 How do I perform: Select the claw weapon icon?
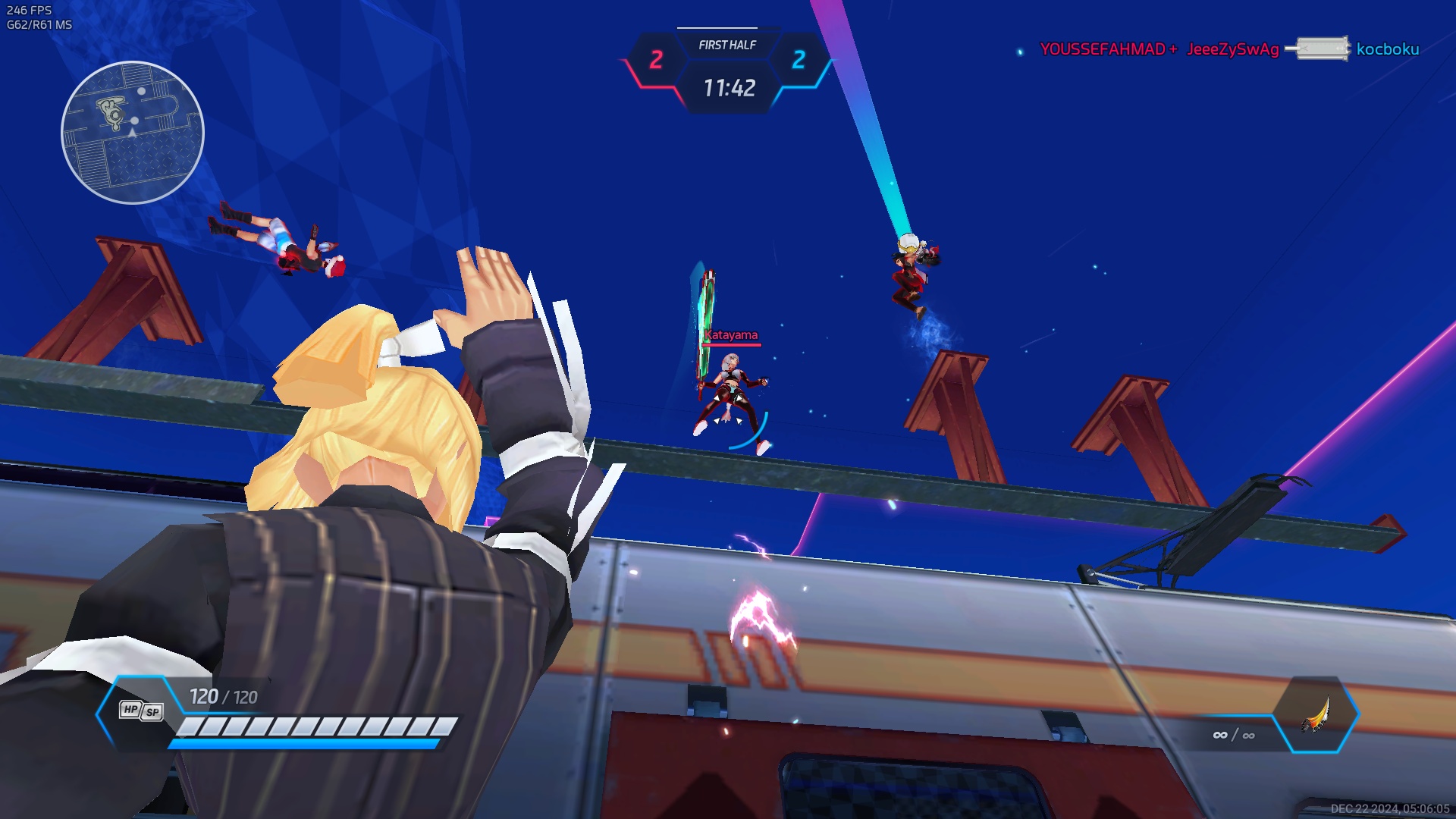coord(1316,714)
